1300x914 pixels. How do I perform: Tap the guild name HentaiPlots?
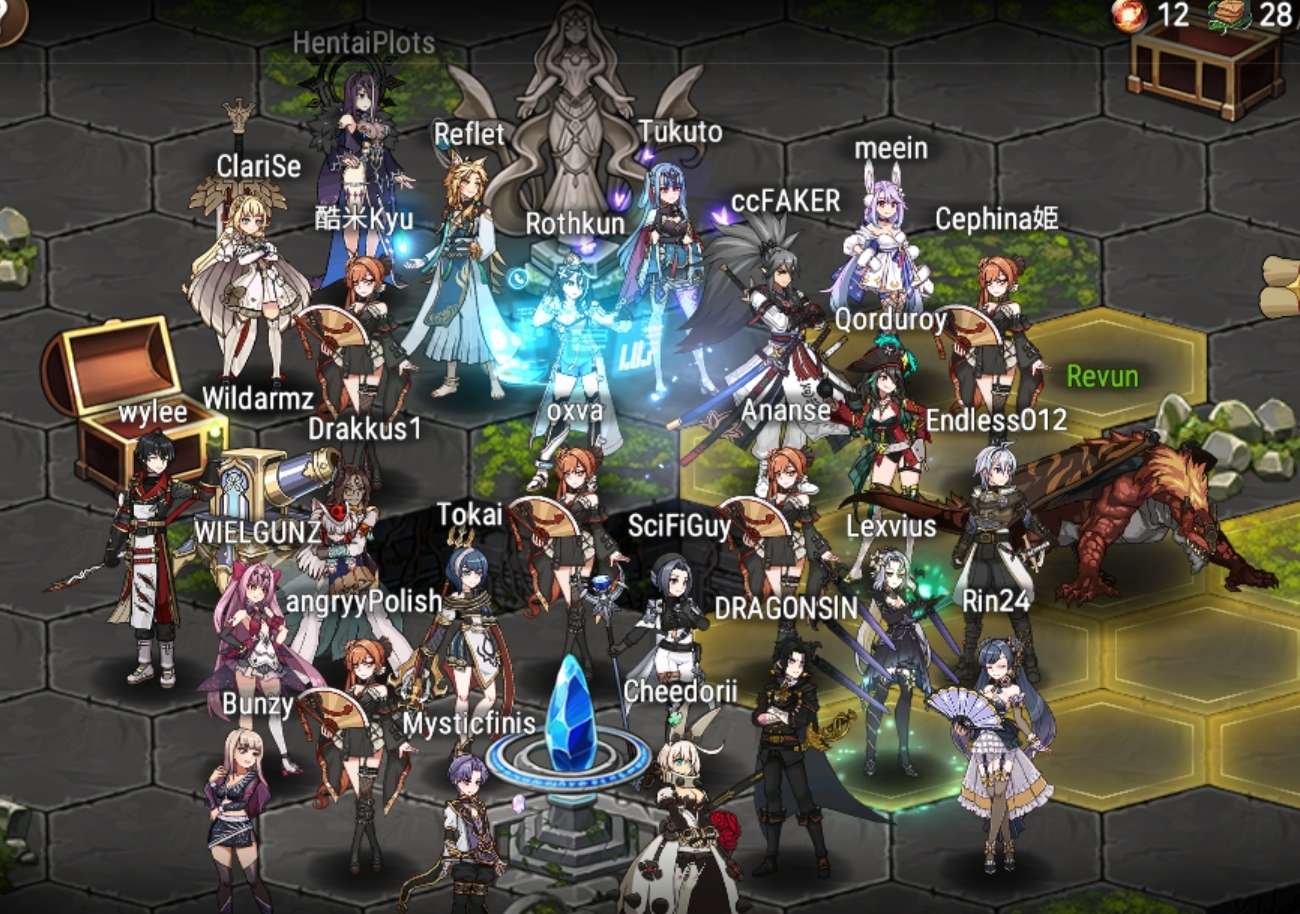(365, 44)
